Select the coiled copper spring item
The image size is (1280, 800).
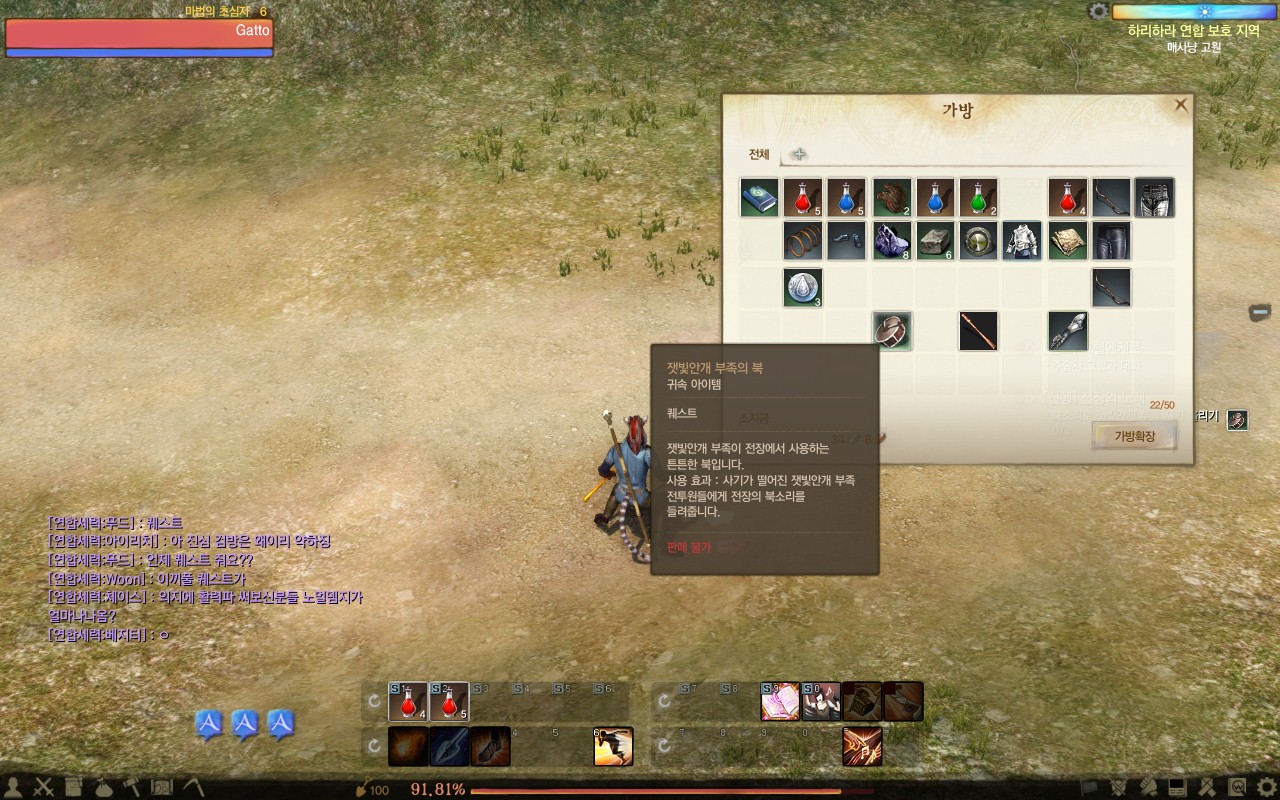(803, 241)
